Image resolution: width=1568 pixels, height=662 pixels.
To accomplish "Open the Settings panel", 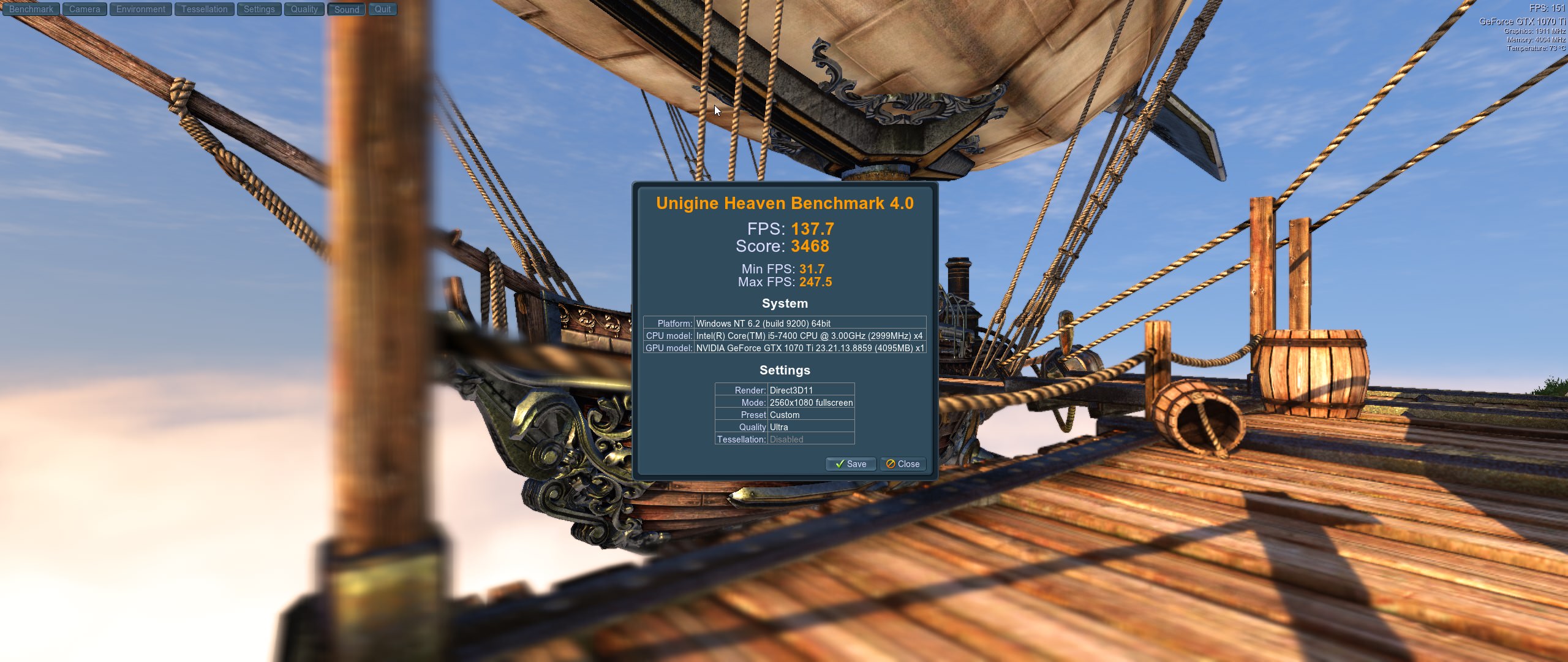I will pyautogui.click(x=259, y=9).
